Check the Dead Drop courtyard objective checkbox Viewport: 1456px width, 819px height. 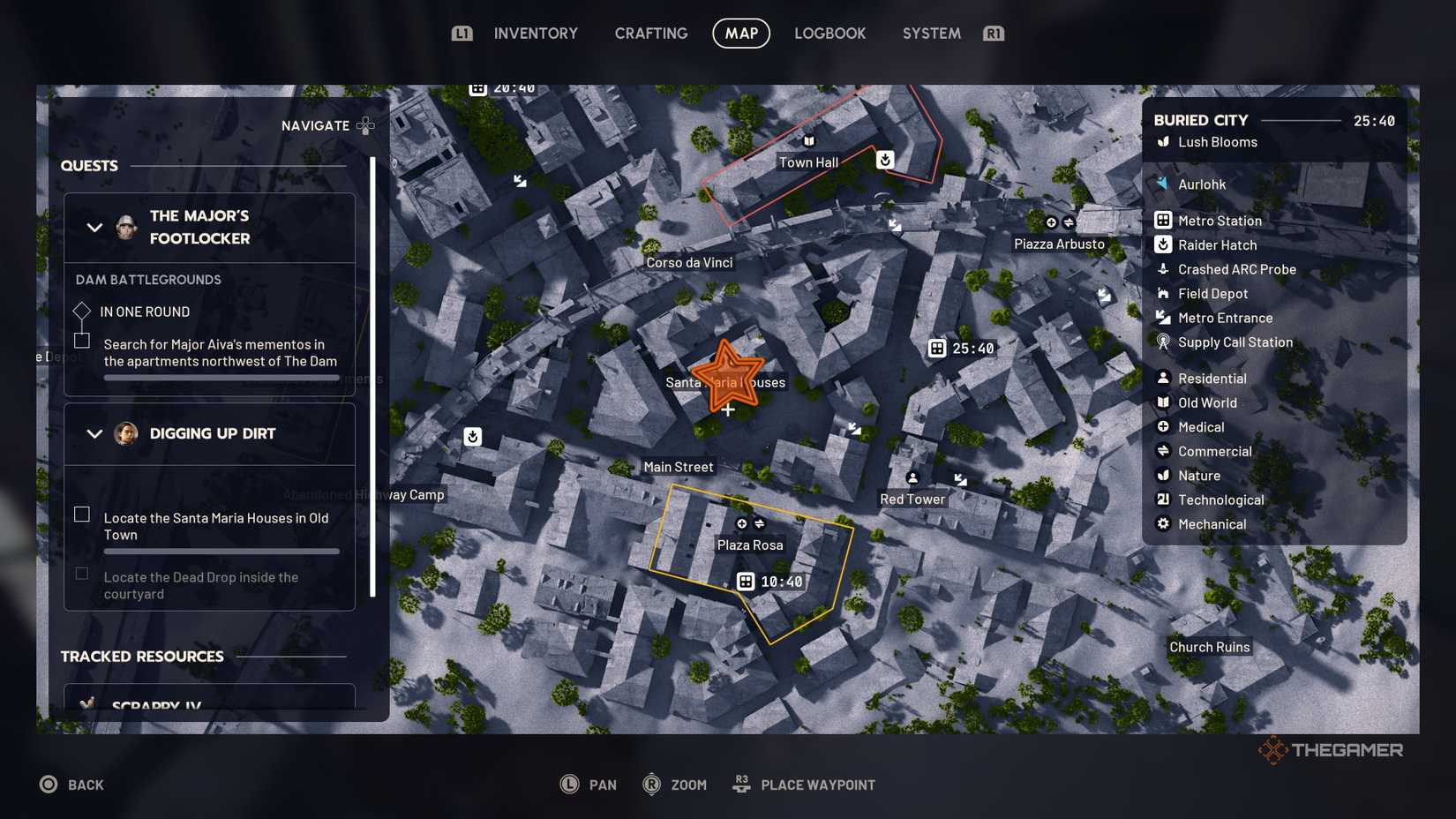pos(82,573)
